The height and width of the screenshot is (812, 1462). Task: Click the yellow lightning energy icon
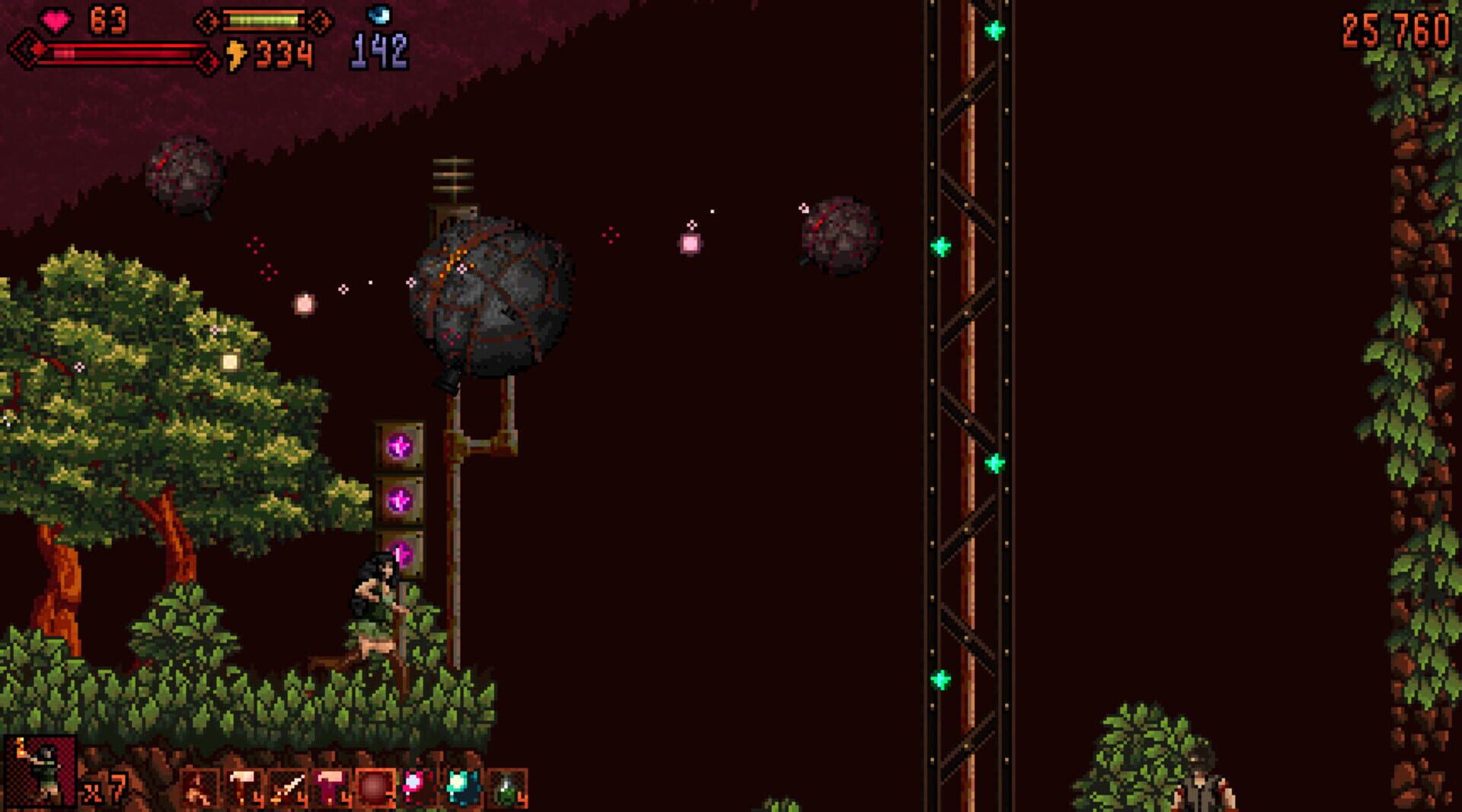[x=236, y=52]
